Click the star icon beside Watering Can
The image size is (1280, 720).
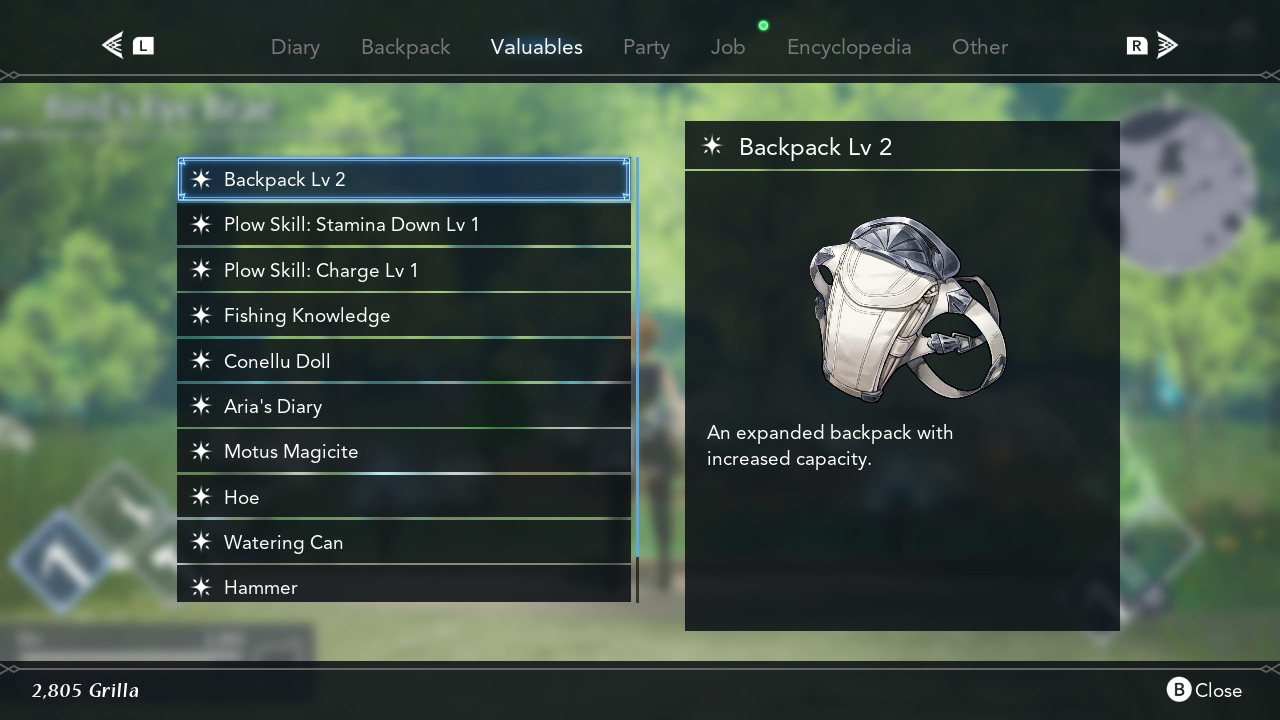(x=200, y=542)
